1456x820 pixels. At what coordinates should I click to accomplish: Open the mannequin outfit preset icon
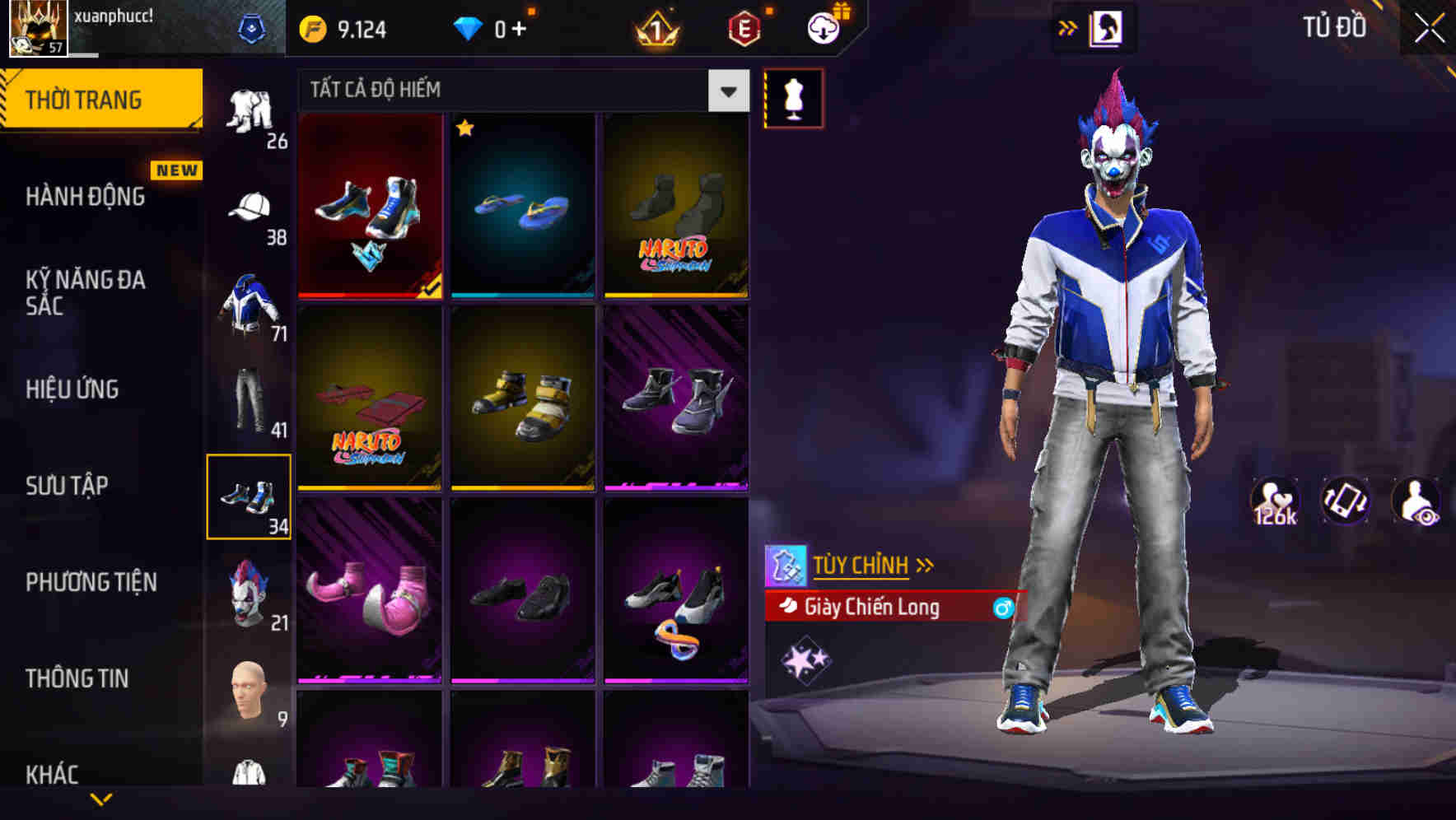793,97
